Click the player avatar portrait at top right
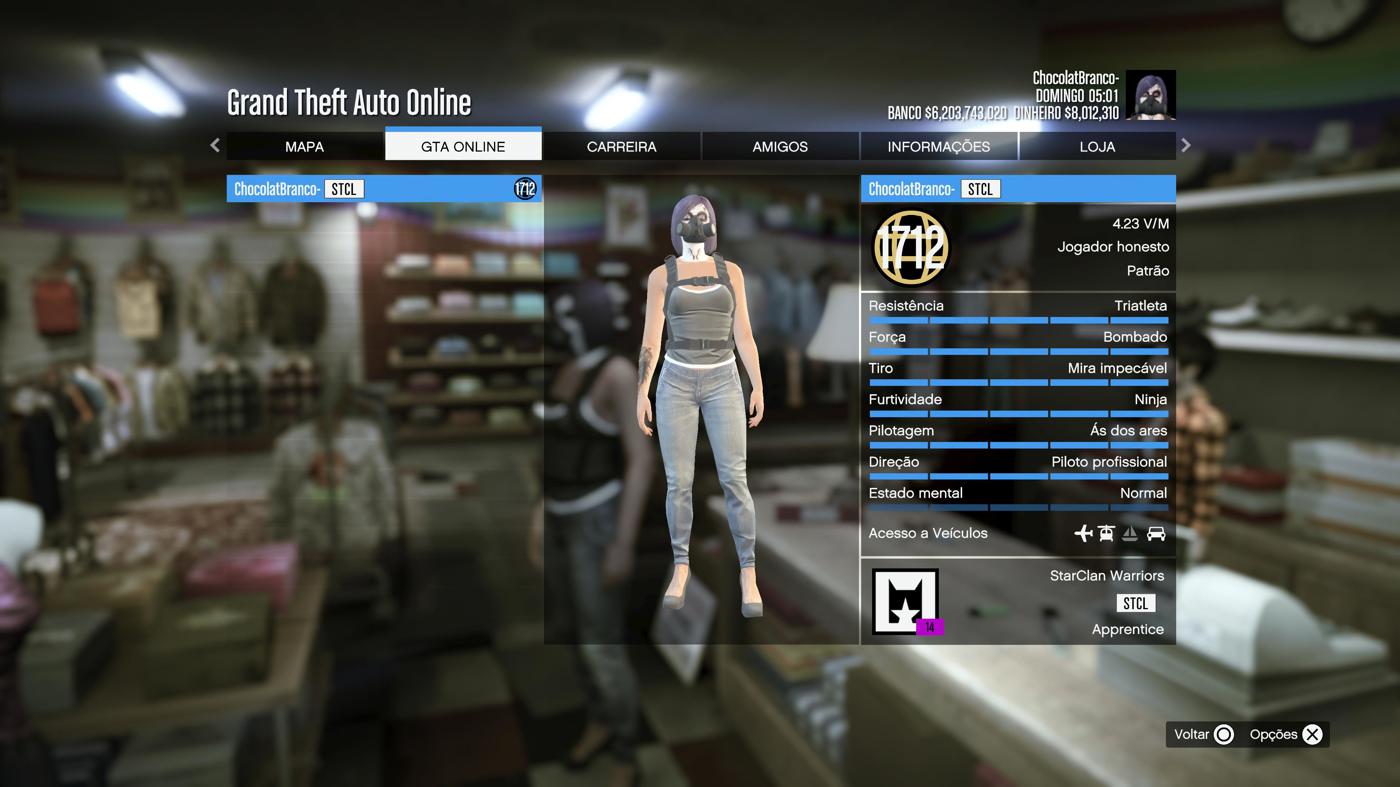 pos(1150,95)
